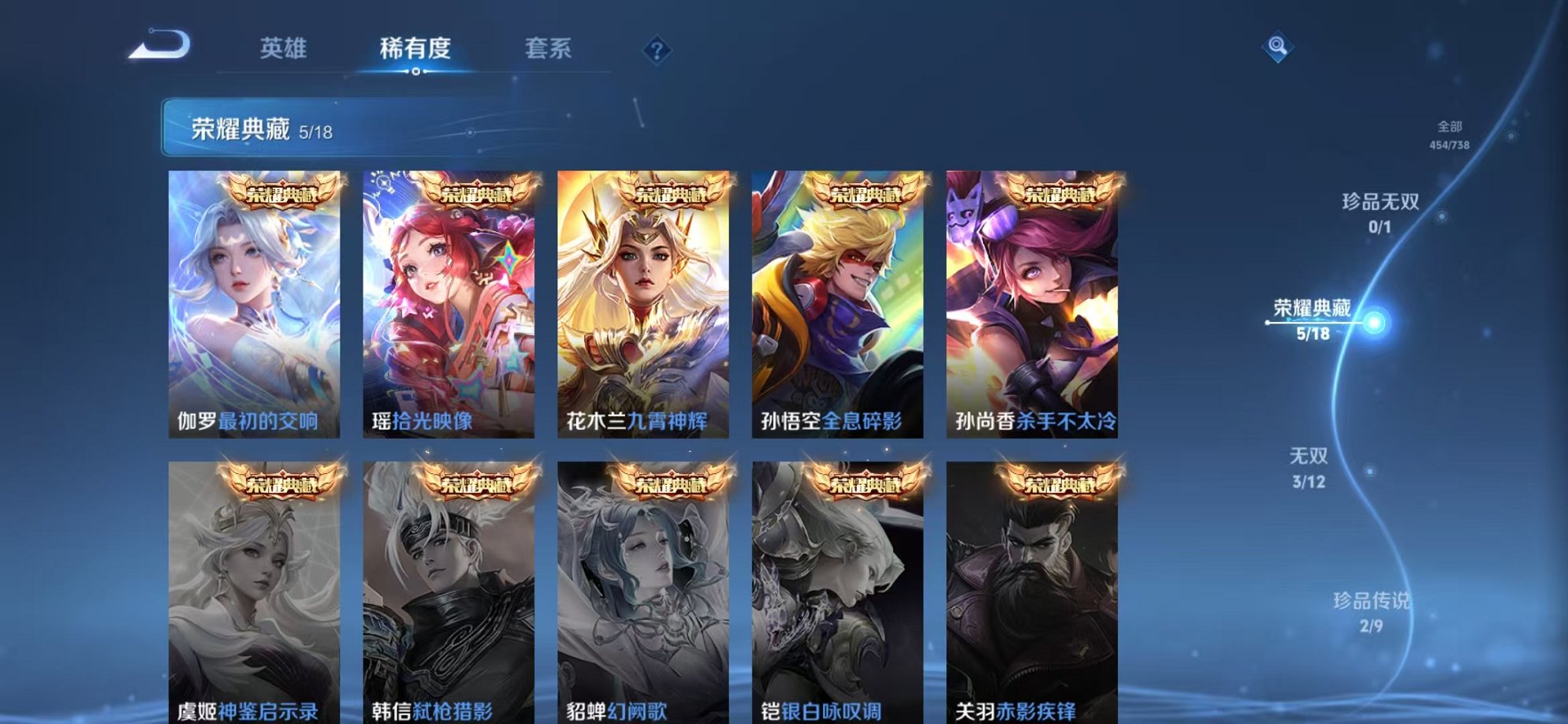Select the 稀有度 tab
The width and height of the screenshot is (1568, 724).
415,47
